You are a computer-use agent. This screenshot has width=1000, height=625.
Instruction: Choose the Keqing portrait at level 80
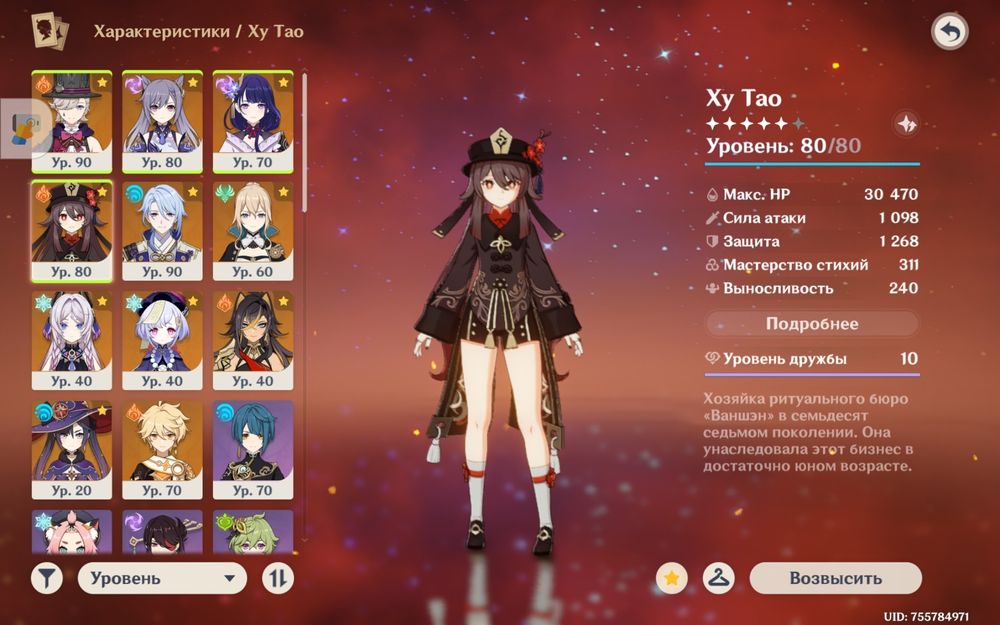(x=162, y=120)
